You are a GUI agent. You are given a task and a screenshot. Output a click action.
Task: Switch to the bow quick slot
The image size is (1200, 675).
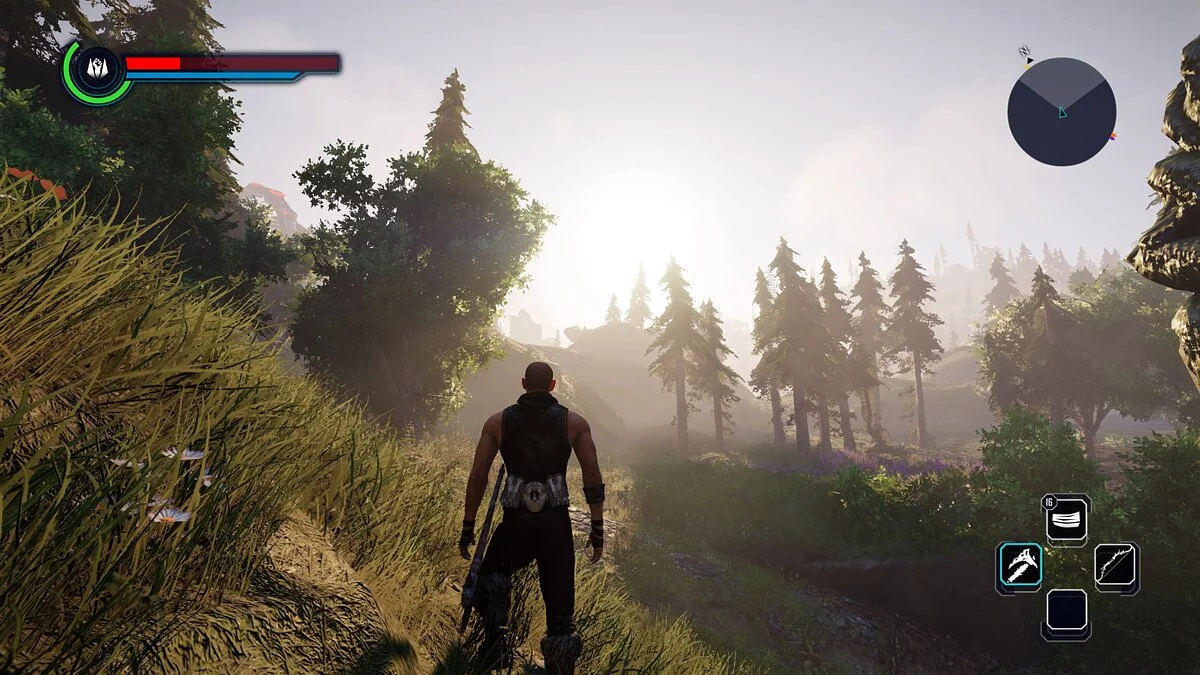coord(1115,568)
